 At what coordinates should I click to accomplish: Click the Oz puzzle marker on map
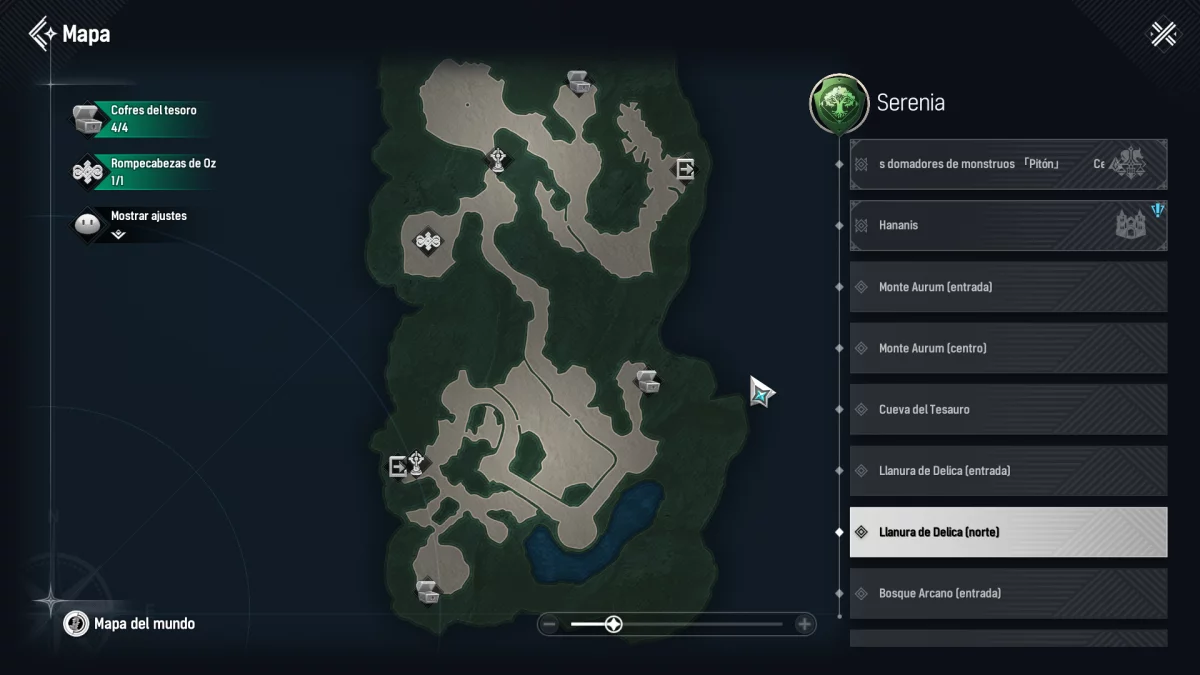pos(428,241)
